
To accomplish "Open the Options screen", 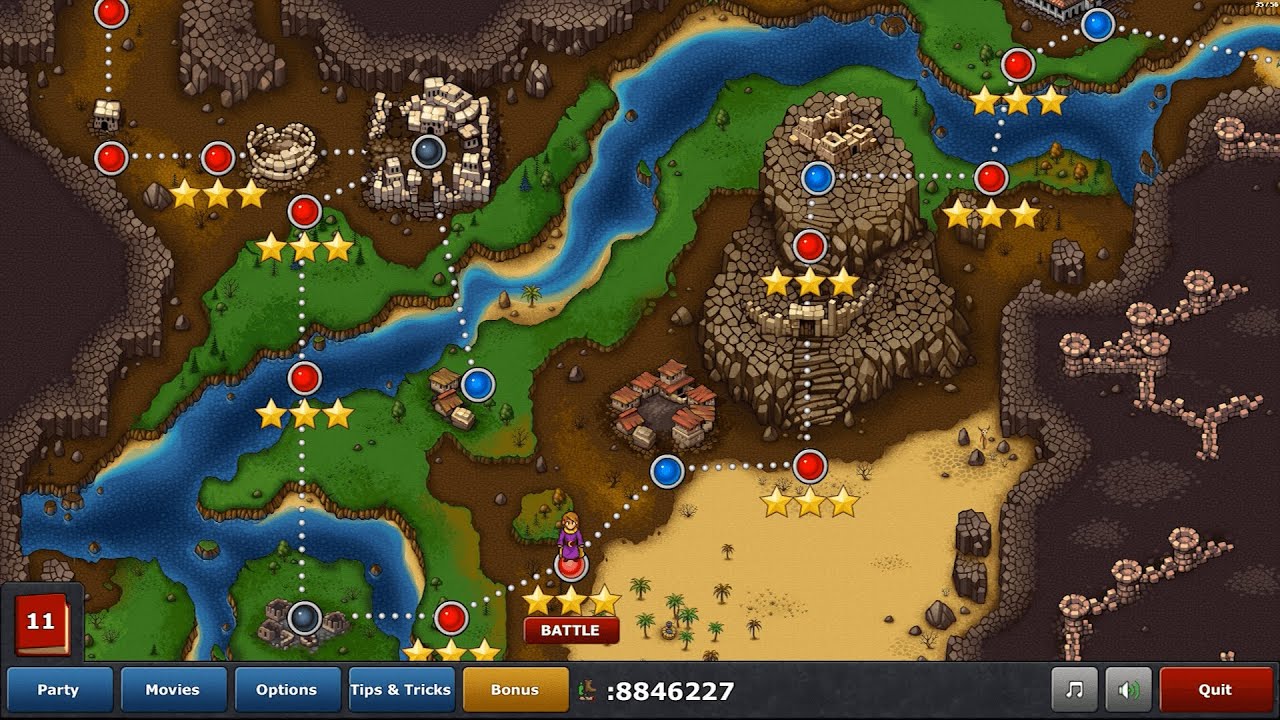I will tap(287, 690).
